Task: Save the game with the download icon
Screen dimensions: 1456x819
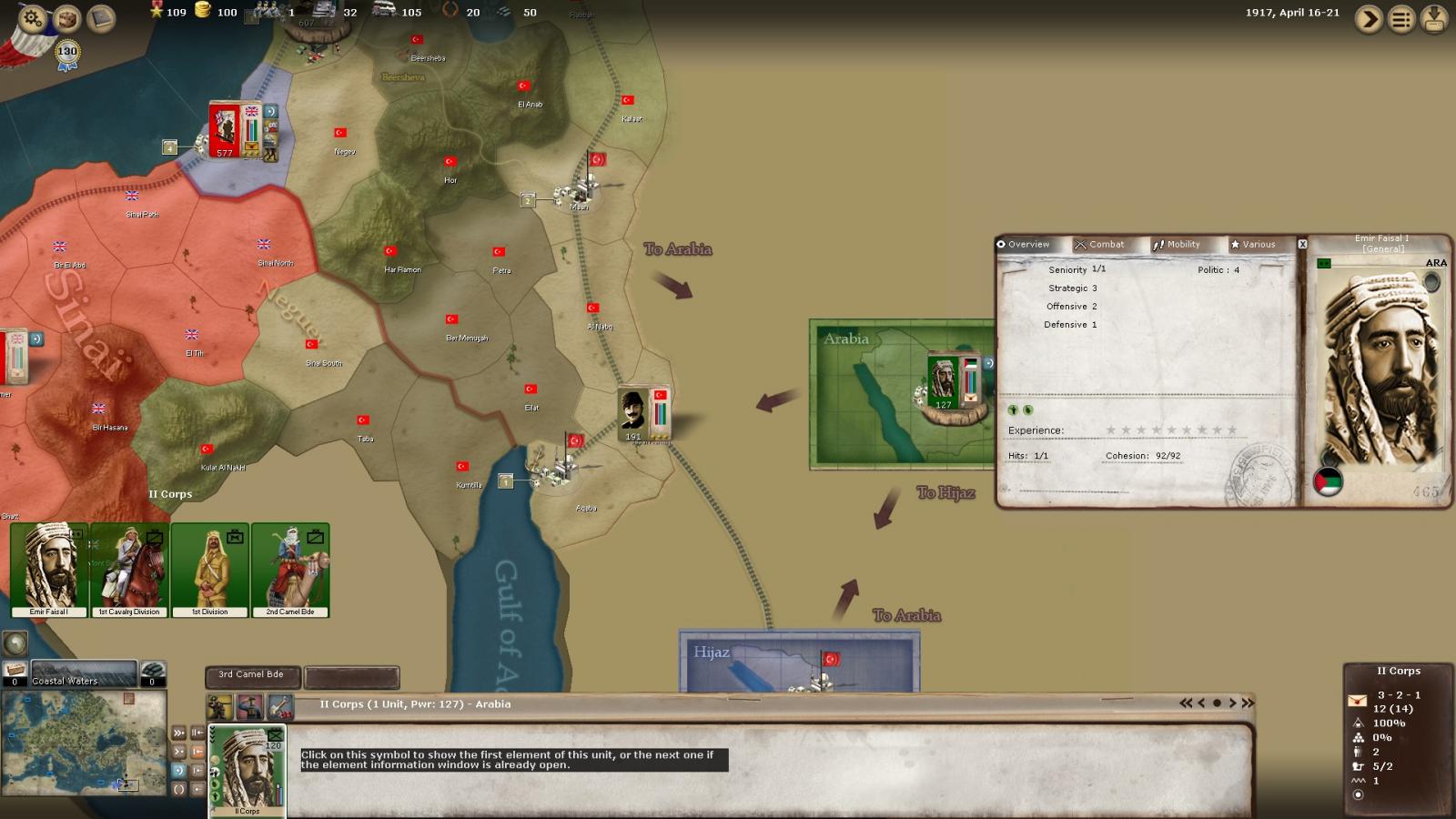Action: tap(1434, 19)
